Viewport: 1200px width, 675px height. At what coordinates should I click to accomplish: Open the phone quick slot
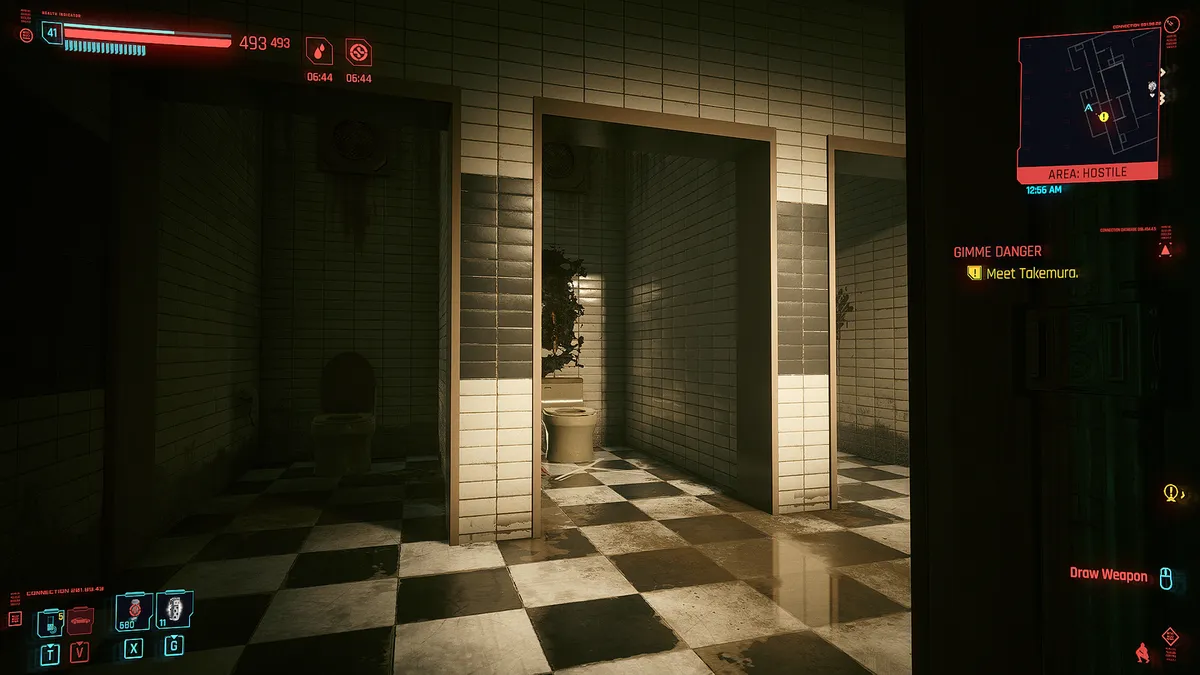pos(49,621)
